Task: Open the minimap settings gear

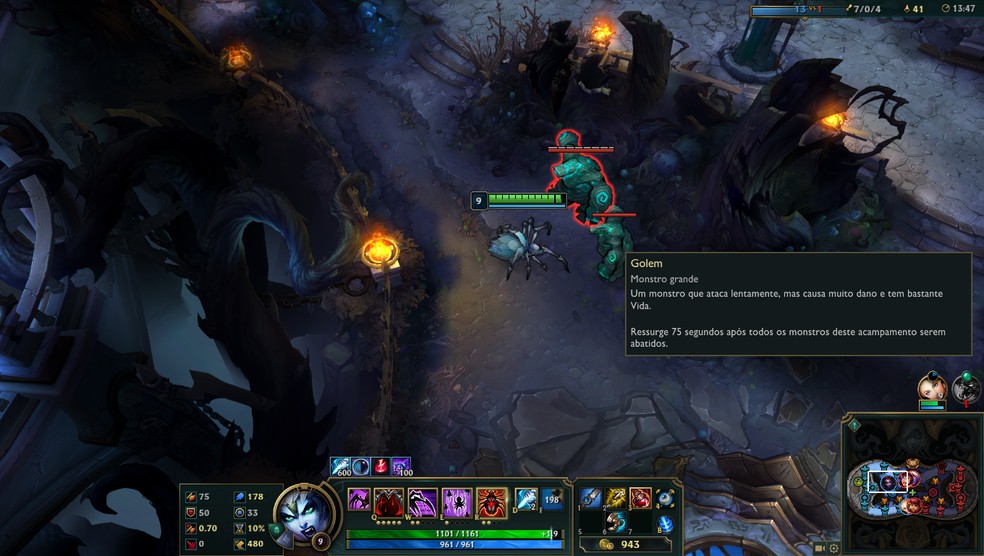Action: [833, 548]
